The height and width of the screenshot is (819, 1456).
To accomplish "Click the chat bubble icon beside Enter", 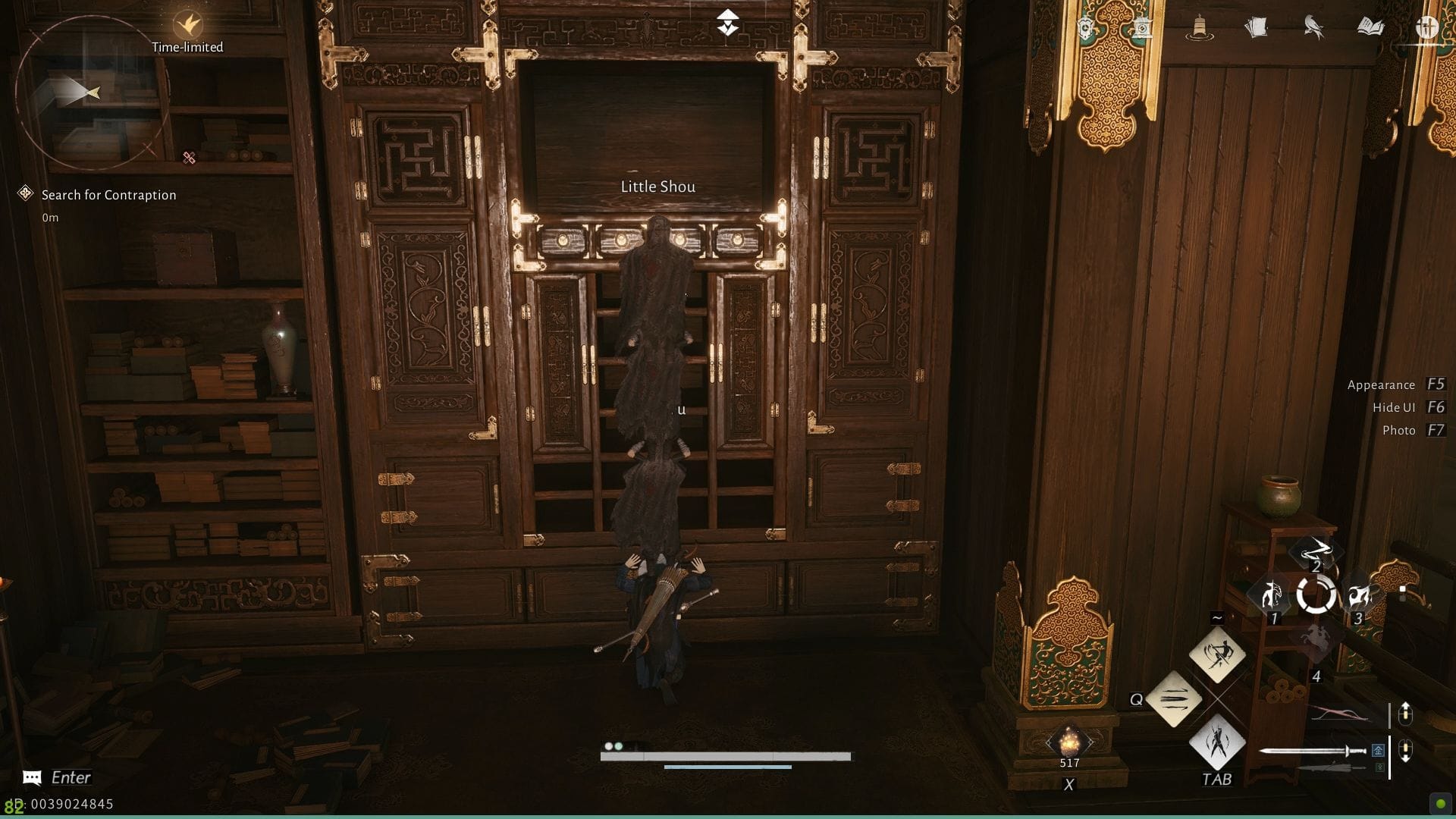I will 31,778.
